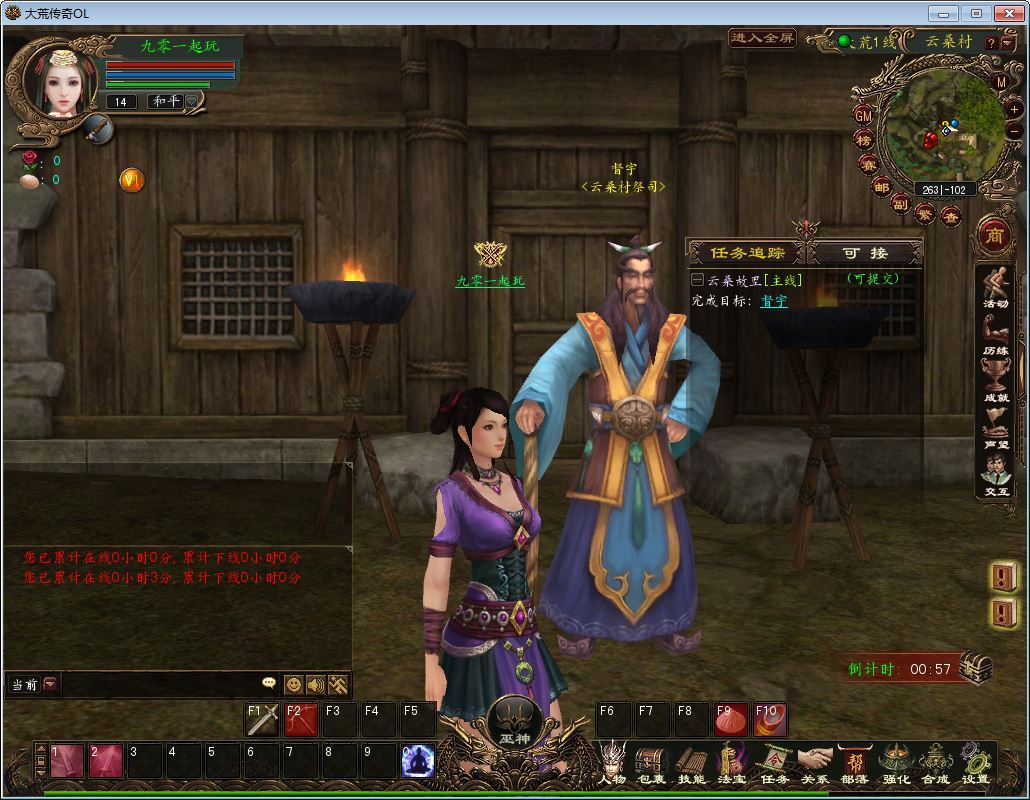The width and height of the screenshot is (1030, 800).
Task: Open the 人物 character panel
Action: pyautogui.click(x=611, y=764)
